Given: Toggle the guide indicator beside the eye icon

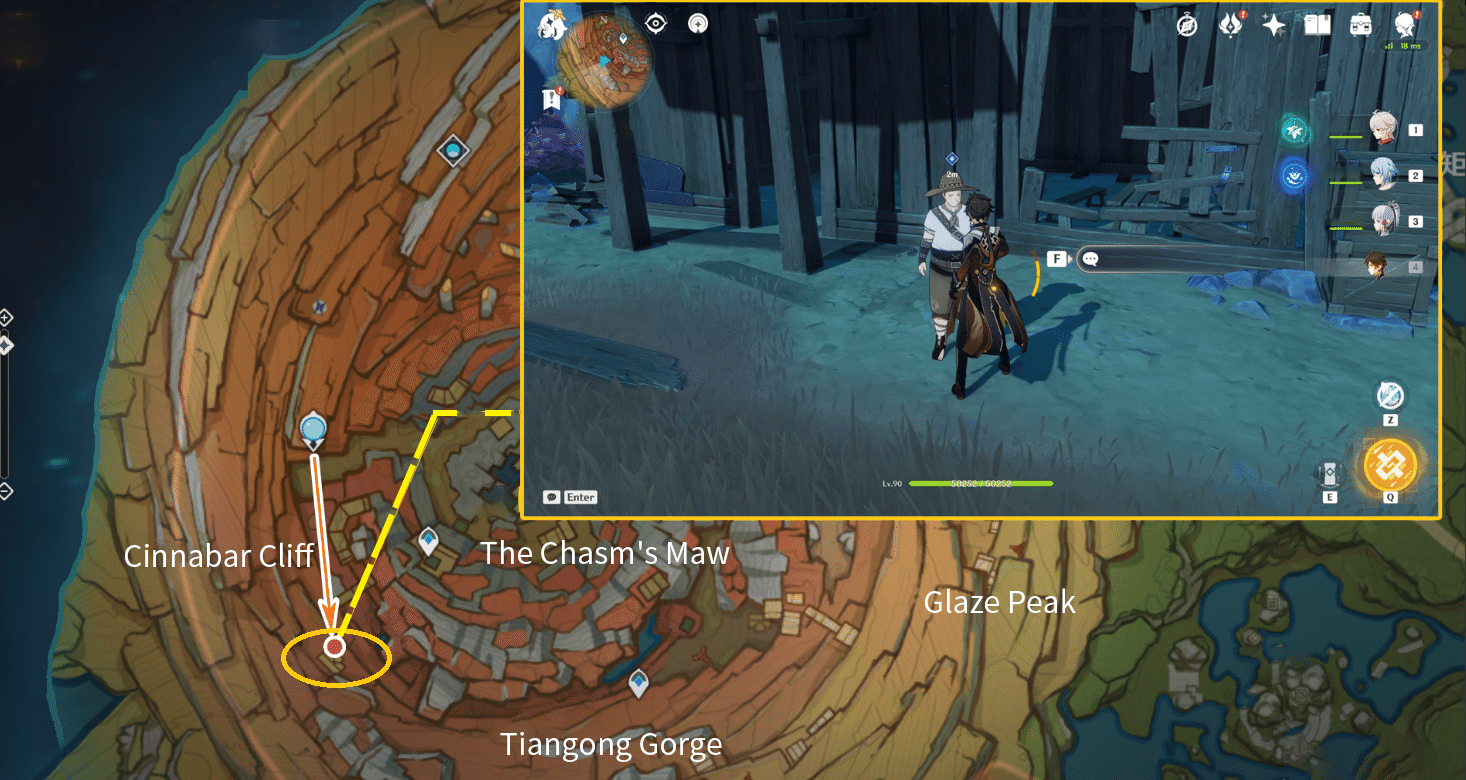Looking at the screenshot, I should coord(698,23).
